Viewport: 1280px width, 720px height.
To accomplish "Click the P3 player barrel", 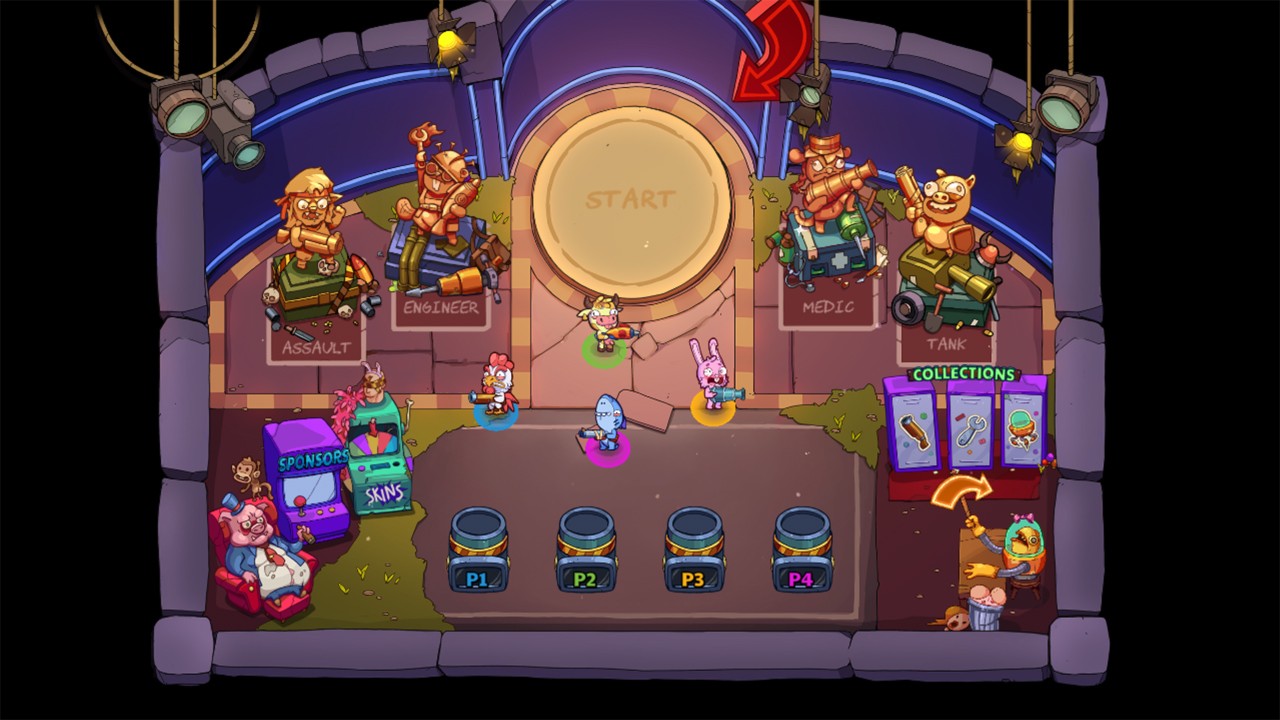I will (692, 550).
